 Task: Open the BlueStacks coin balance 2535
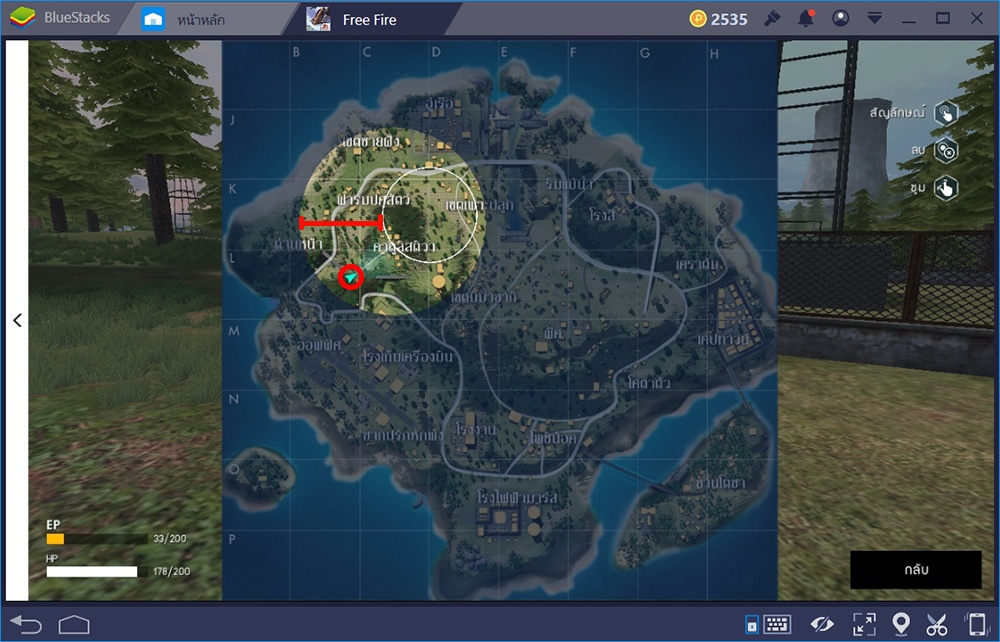click(719, 19)
